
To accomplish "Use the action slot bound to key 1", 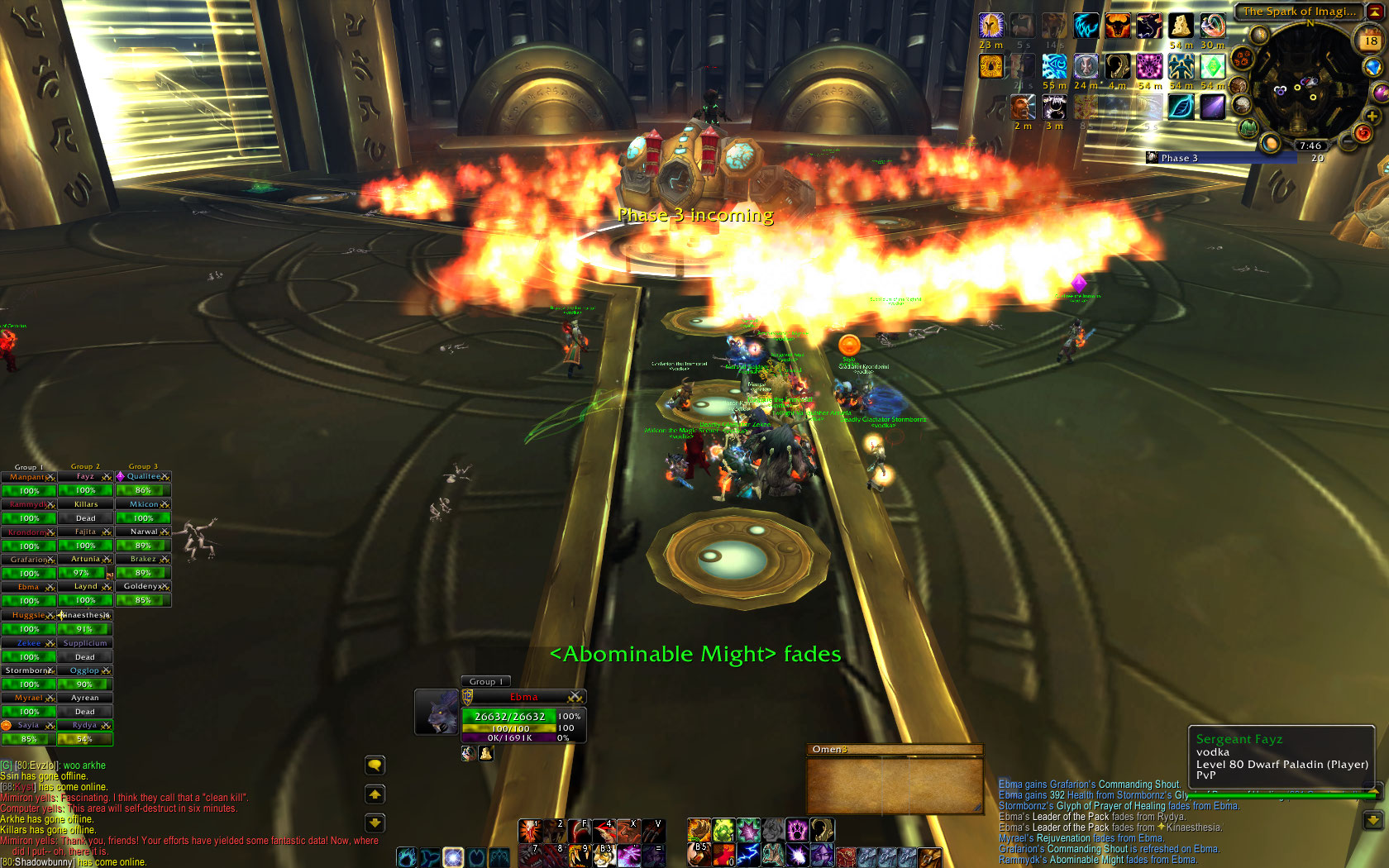I will [530, 830].
